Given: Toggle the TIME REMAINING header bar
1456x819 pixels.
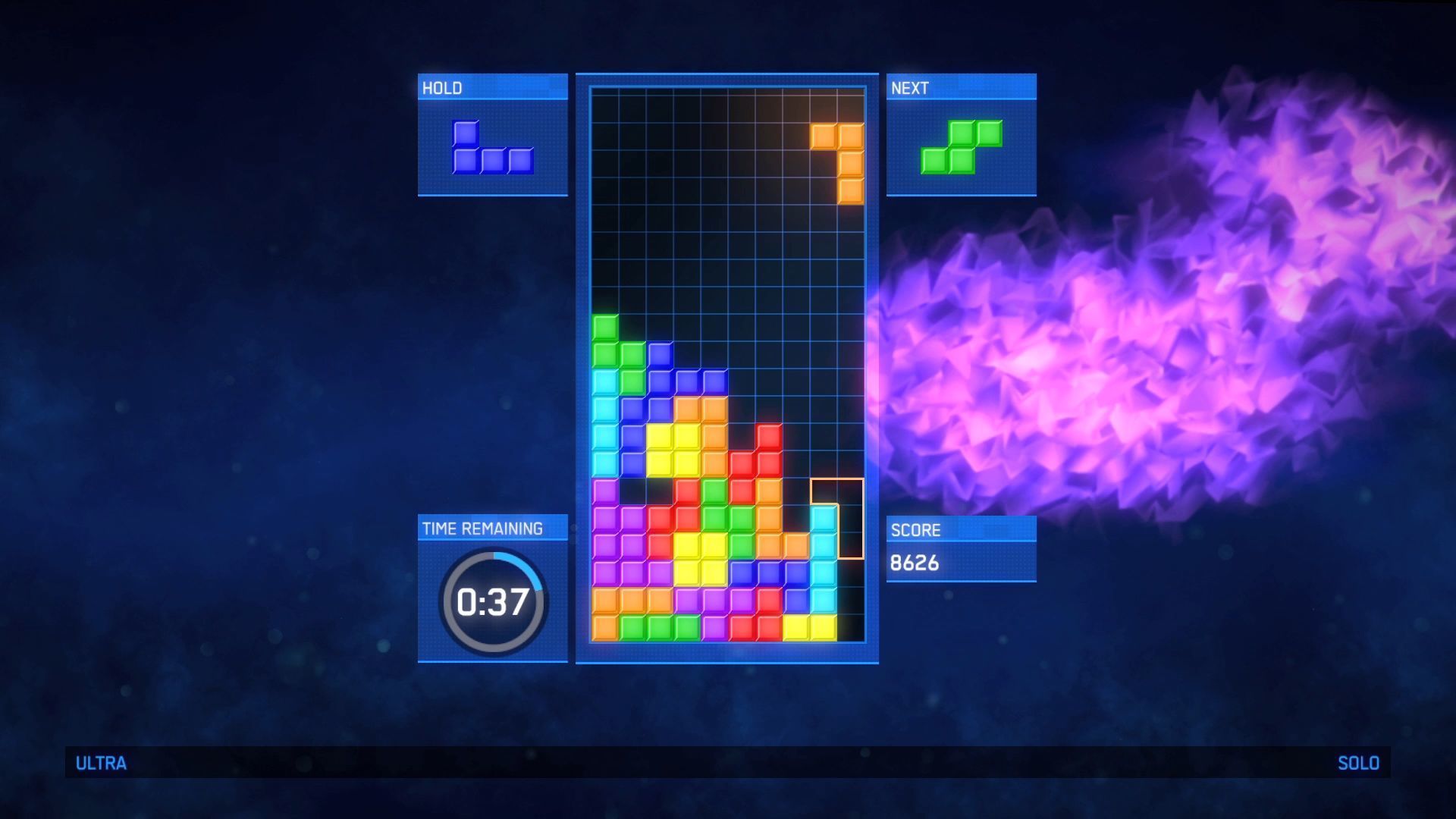Looking at the screenshot, I should pos(491,529).
